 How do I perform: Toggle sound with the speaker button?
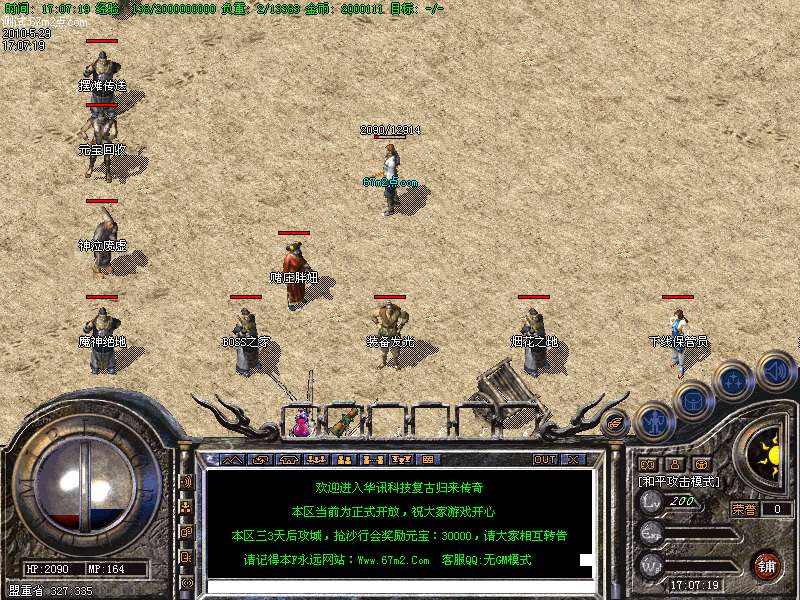pyautogui.click(x=774, y=370)
